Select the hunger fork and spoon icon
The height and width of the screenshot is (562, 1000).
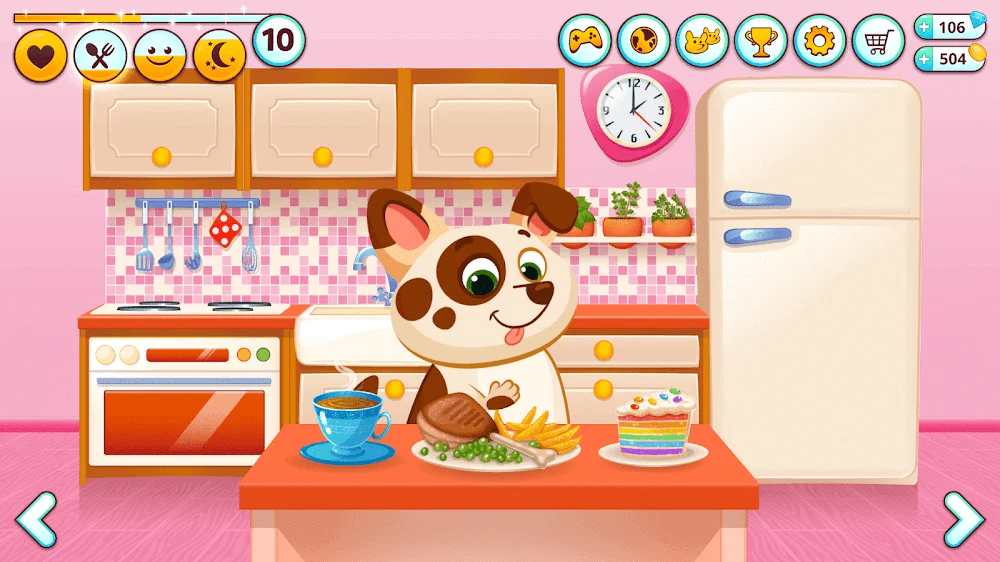coord(100,56)
